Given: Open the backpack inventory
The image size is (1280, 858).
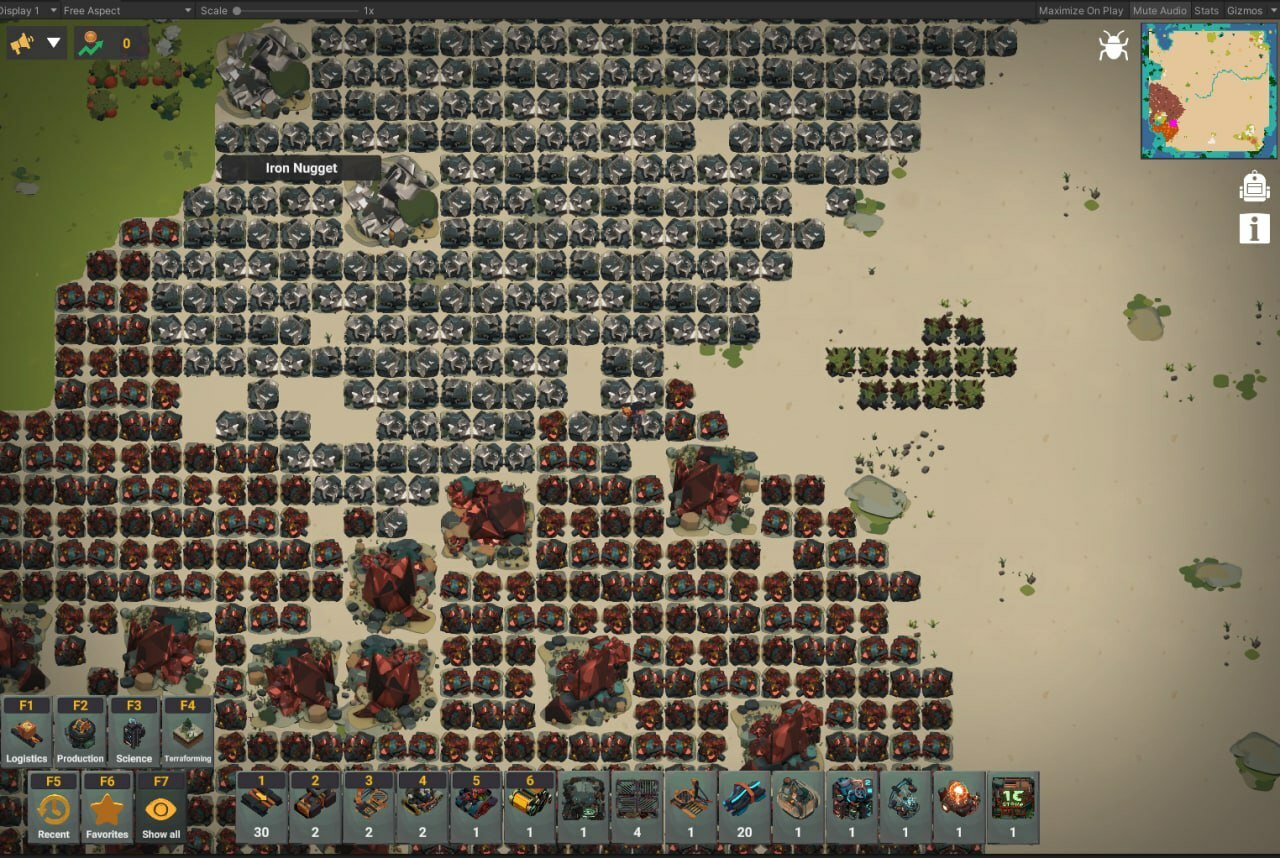Looking at the screenshot, I should pyautogui.click(x=1254, y=187).
